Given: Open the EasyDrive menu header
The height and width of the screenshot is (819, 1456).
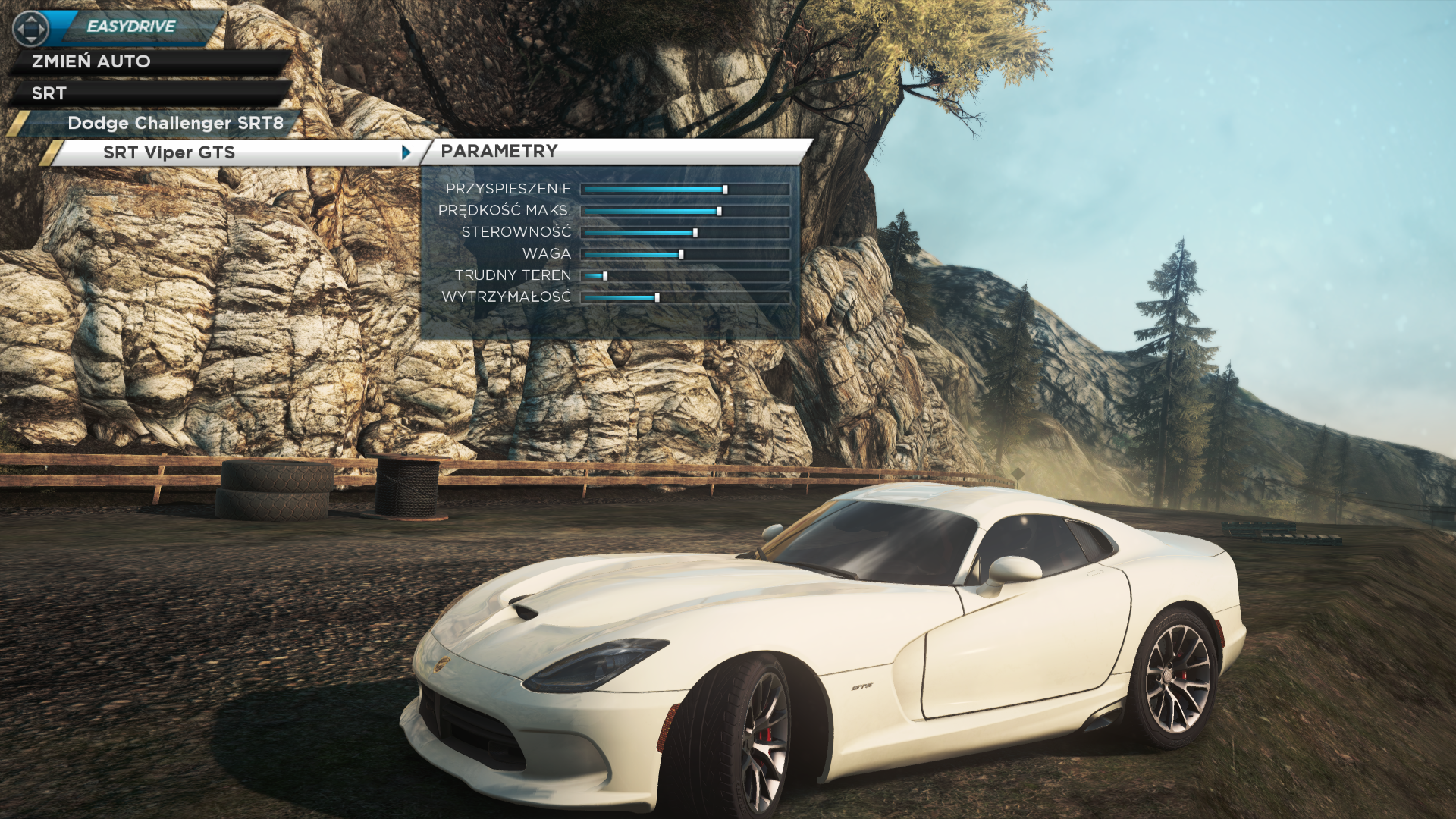Looking at the screenshot, I should coord(131,27).
